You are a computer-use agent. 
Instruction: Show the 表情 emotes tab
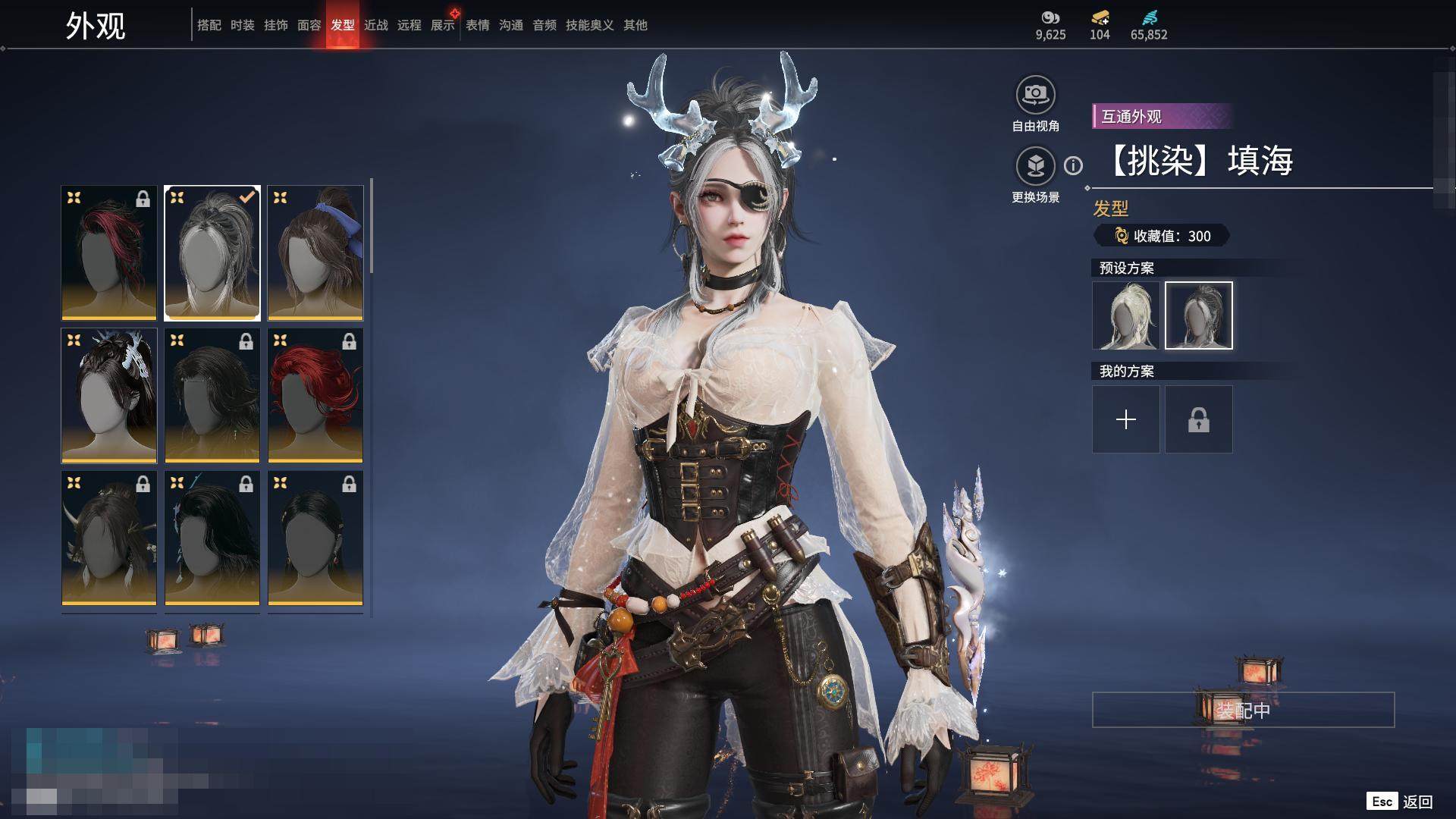click(477, 25)
